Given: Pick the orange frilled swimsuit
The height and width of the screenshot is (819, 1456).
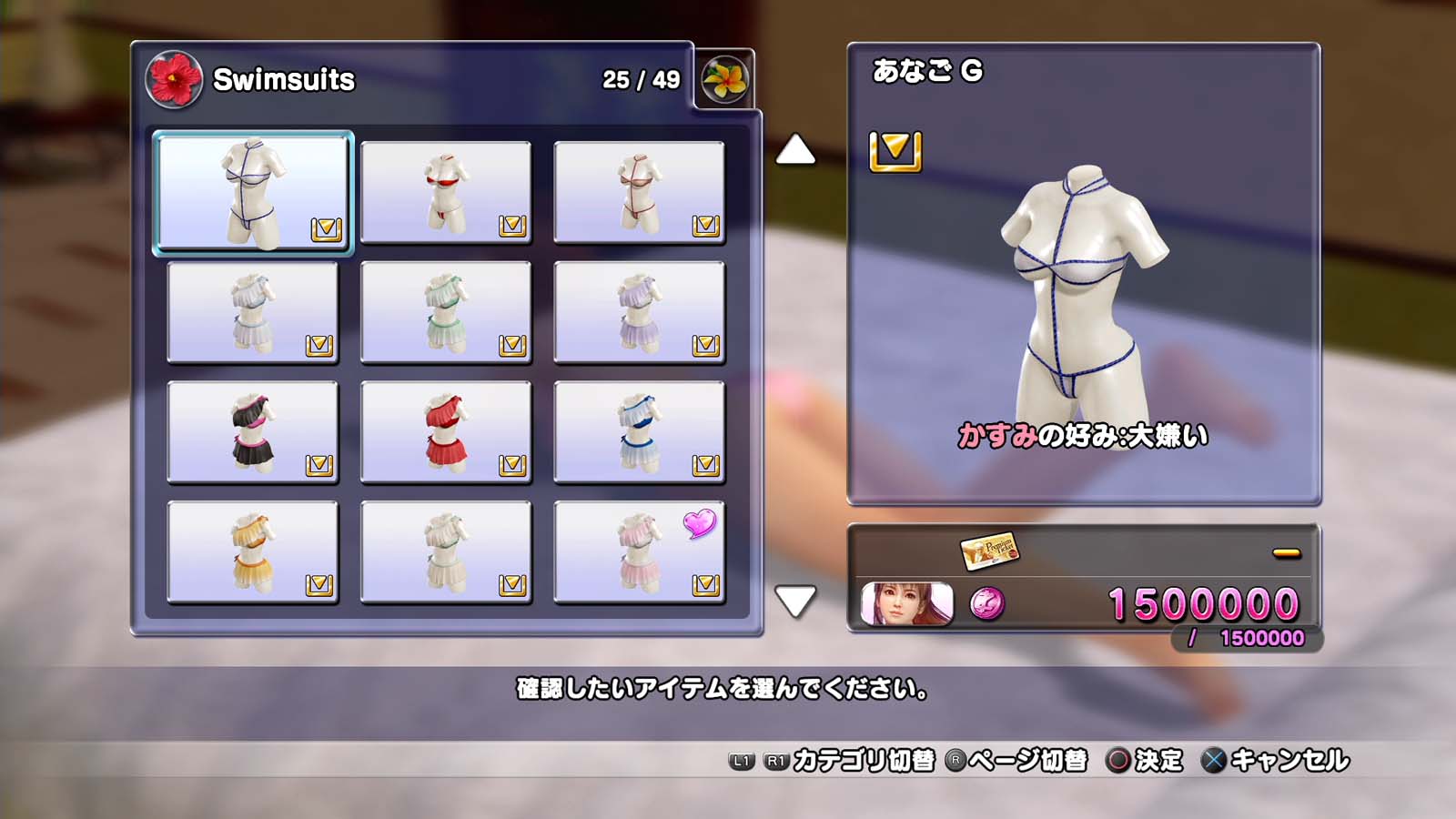Looking at the screenshot, I should click(253, 551).
